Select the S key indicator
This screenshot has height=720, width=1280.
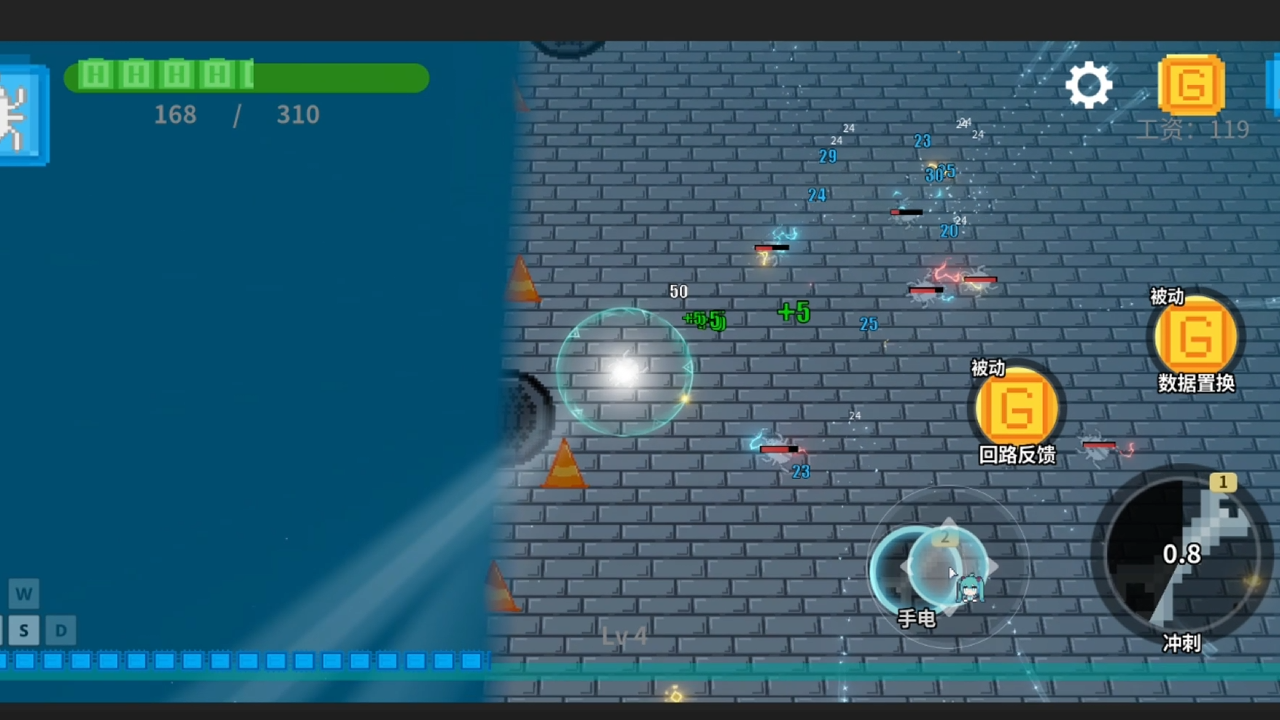(23, 630)
